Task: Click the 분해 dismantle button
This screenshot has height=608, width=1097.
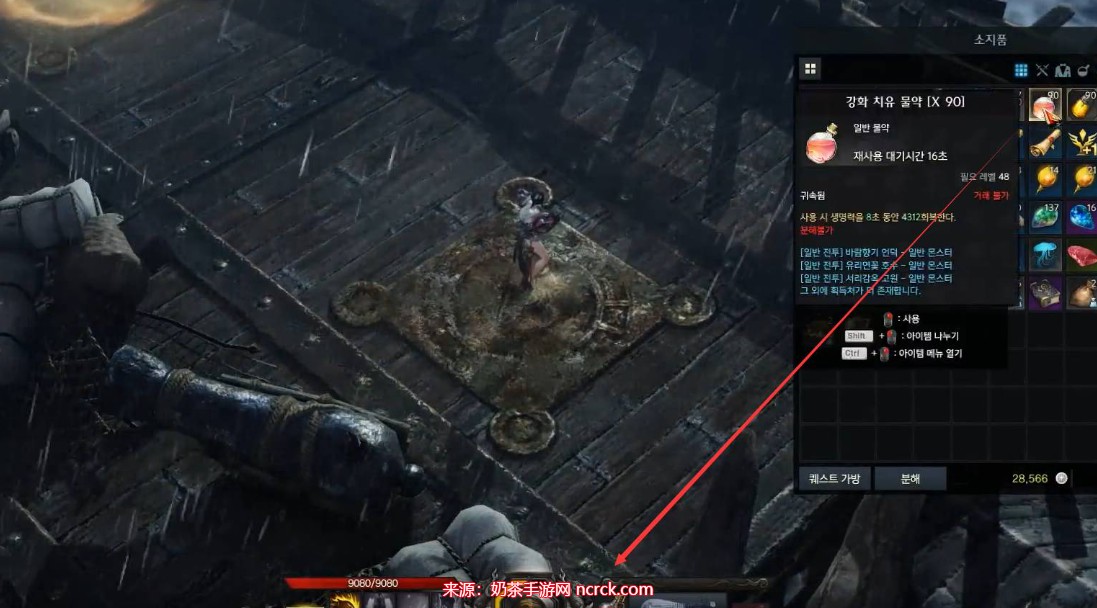Action: (910, 478)
